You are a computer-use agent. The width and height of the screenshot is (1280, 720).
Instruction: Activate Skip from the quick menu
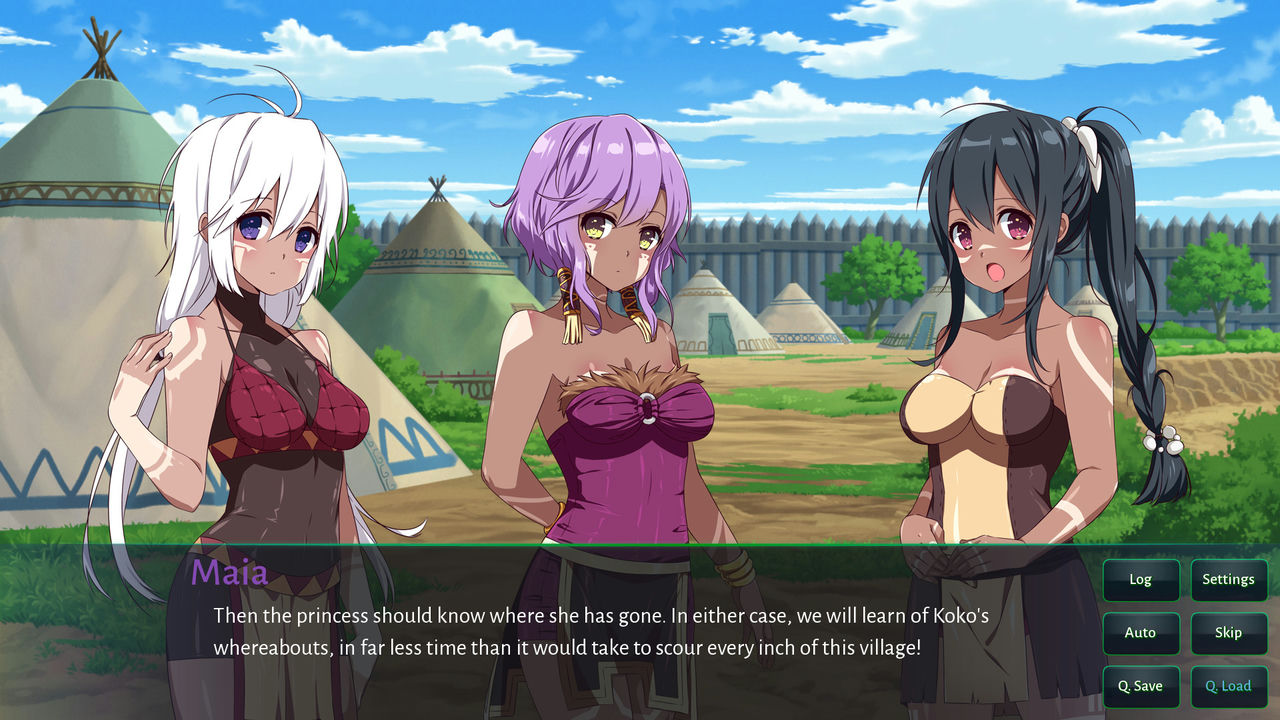point(1229,633)
